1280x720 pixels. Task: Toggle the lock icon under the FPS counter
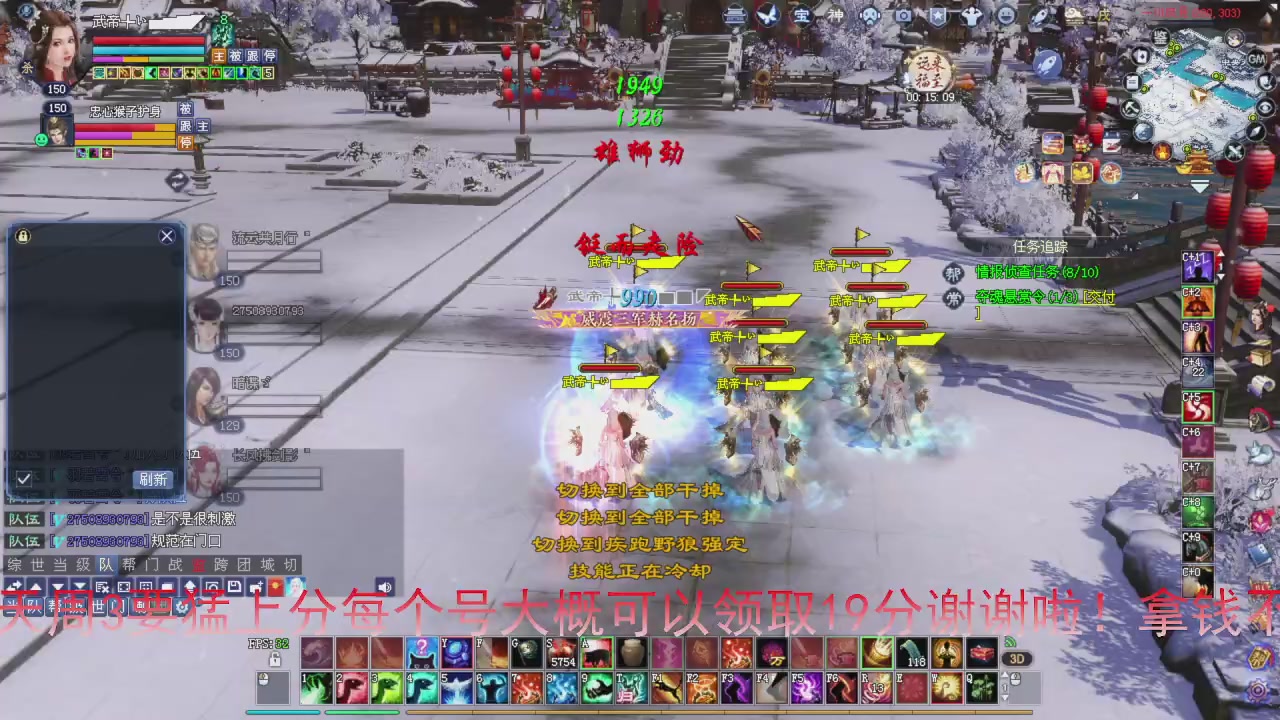275,659
